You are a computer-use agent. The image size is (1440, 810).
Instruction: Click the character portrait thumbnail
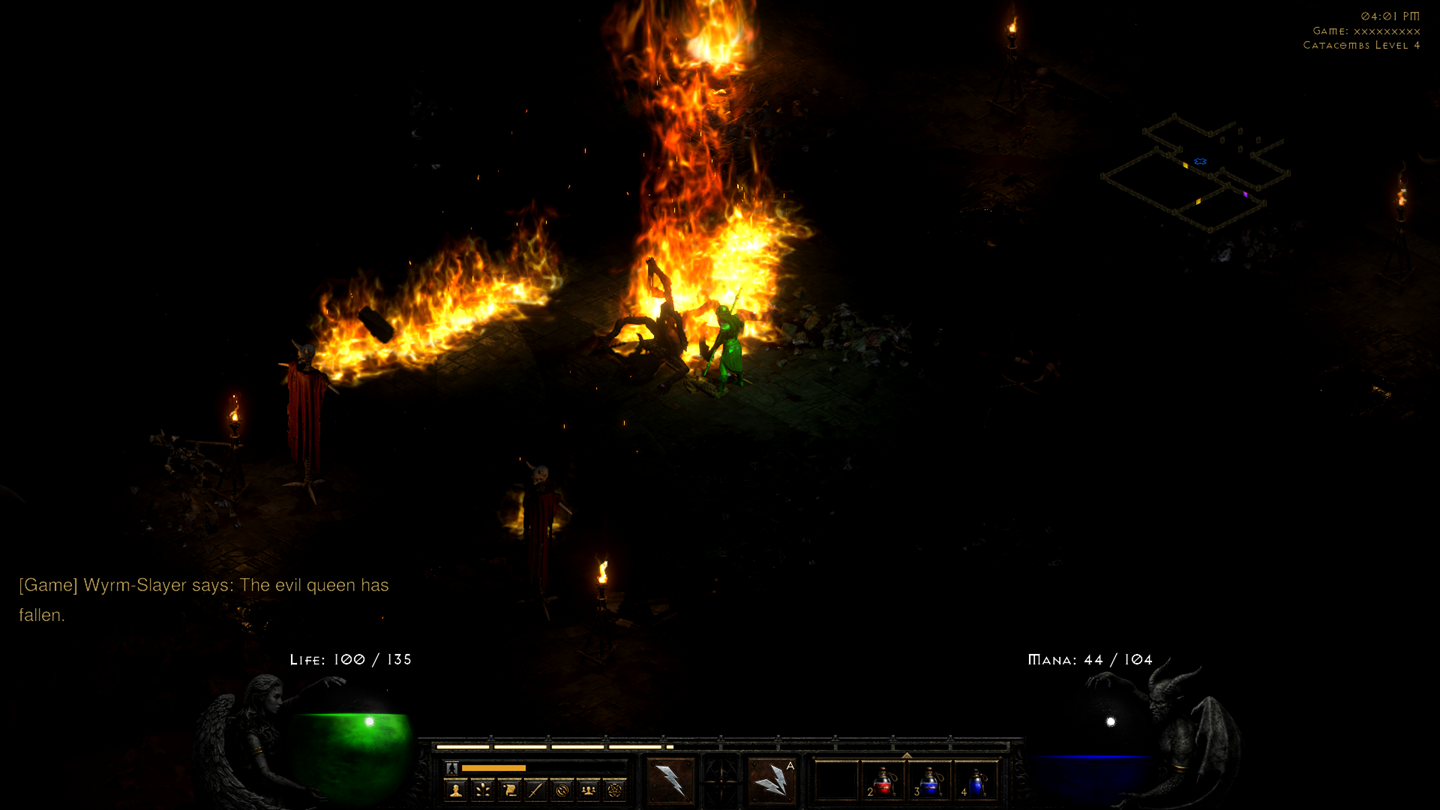tap(450, 768)
